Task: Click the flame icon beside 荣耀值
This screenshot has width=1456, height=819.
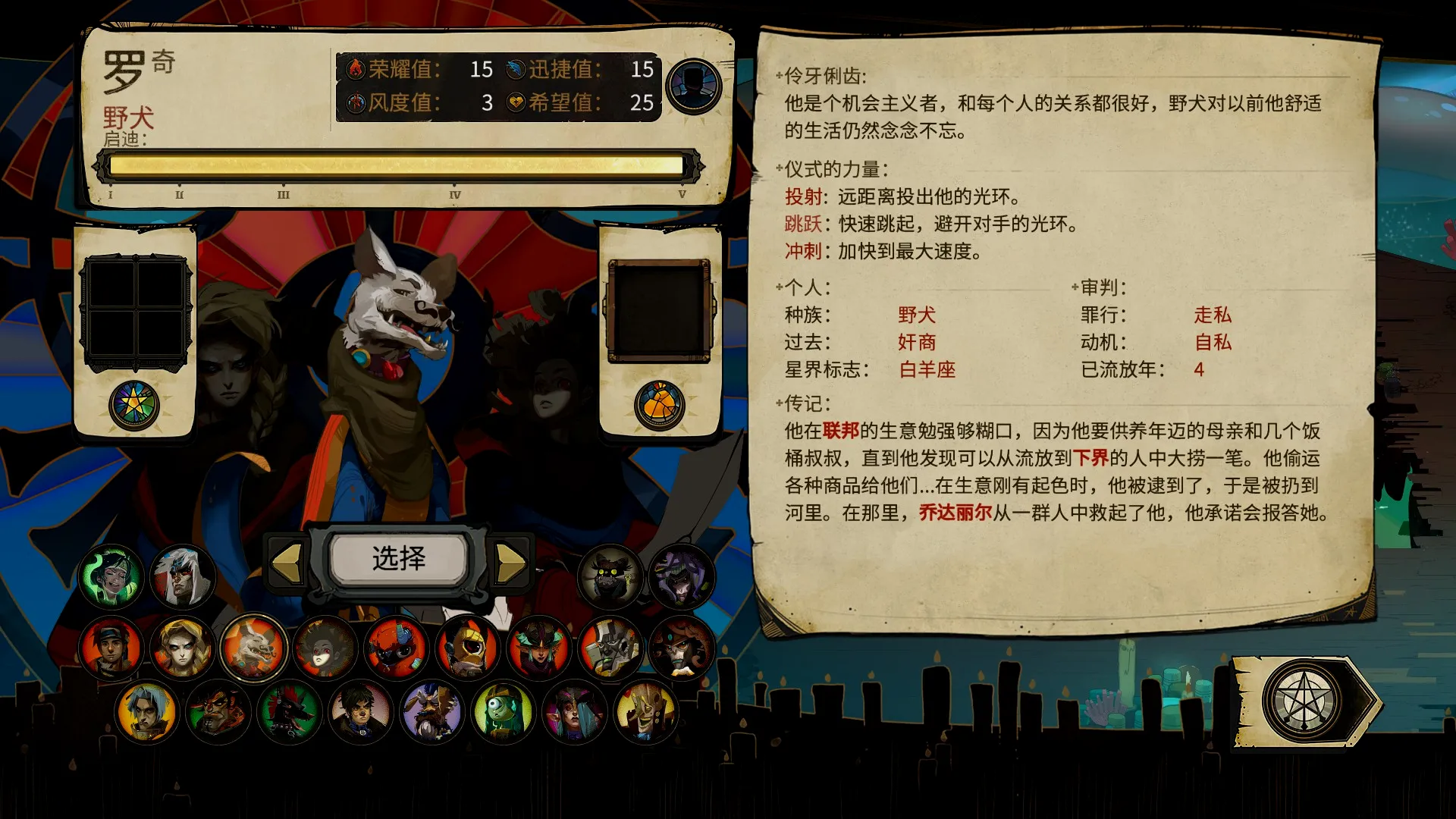Action: click(x=356, y=70)
